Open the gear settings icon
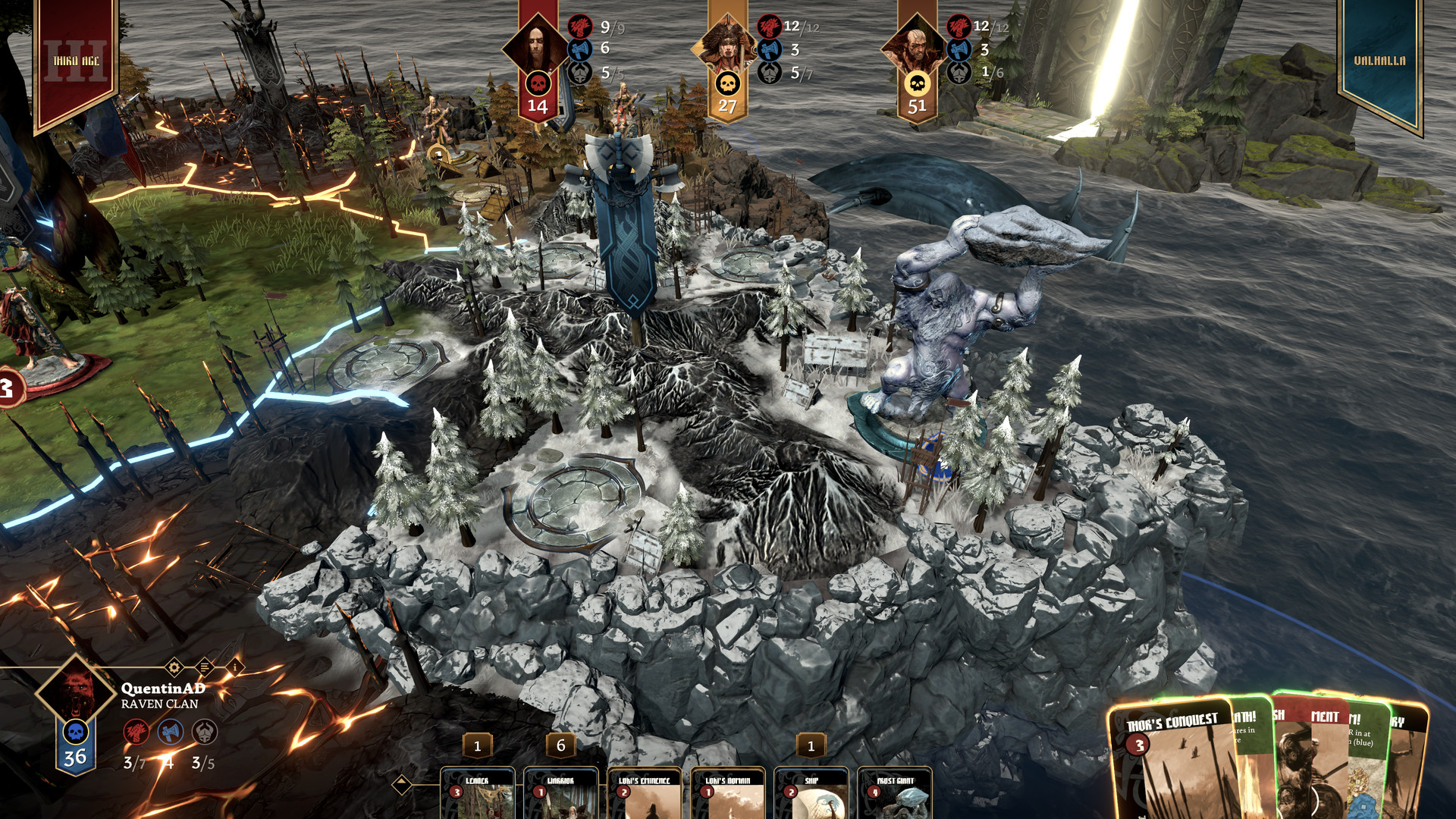1456x819 pixels. coord(174,667)
